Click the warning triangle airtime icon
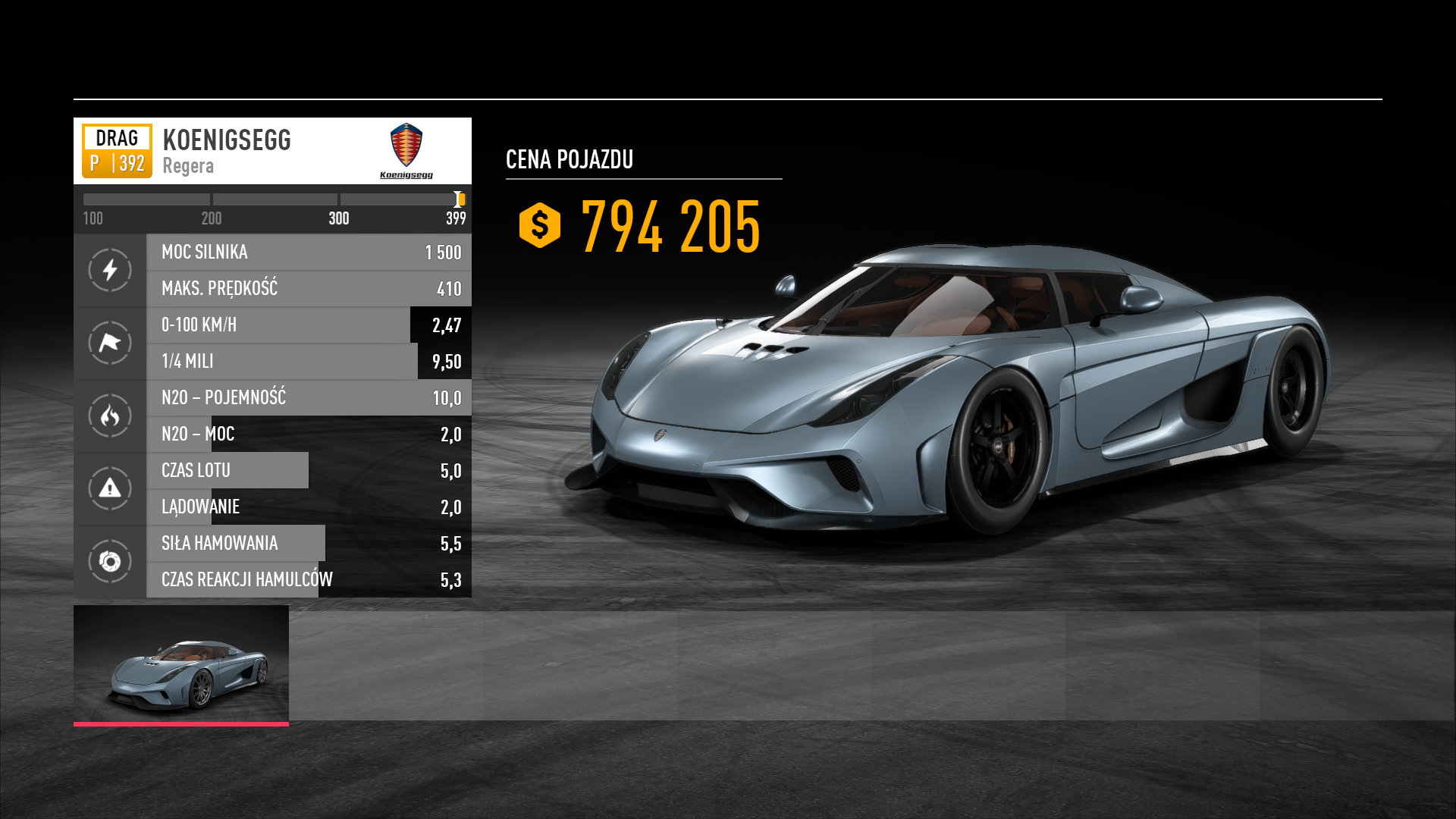The width and height of the screenshot is (1456, 819). click(x=110, y=488)
